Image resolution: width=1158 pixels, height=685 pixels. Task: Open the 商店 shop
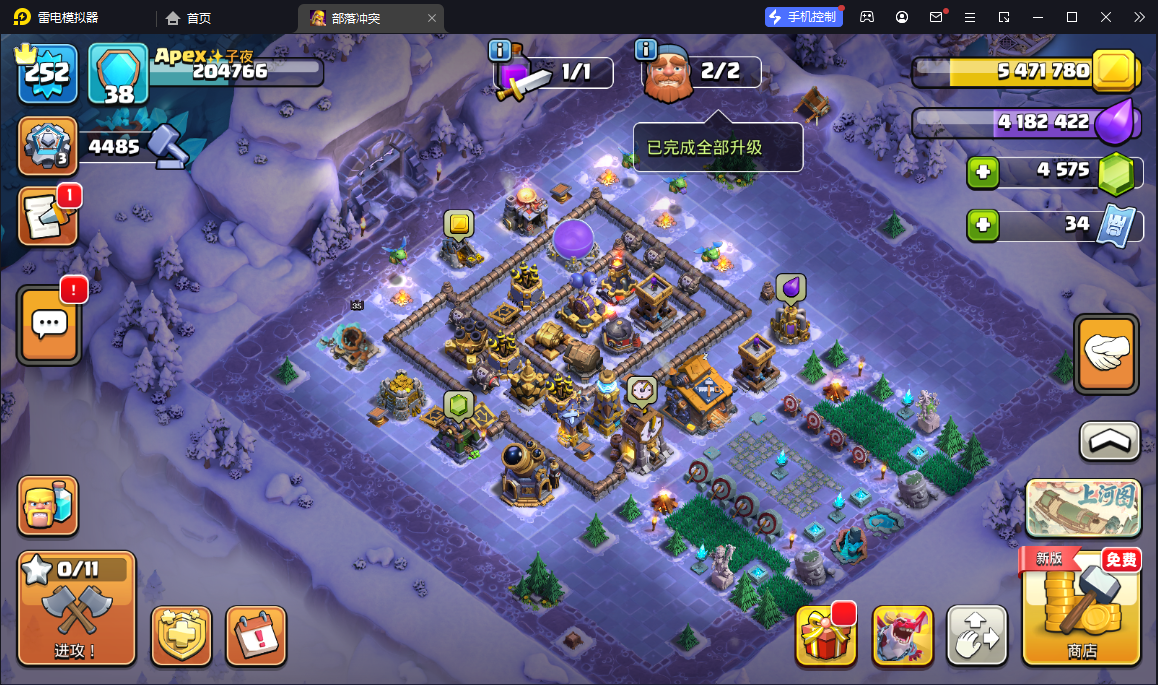point(1082,607)
